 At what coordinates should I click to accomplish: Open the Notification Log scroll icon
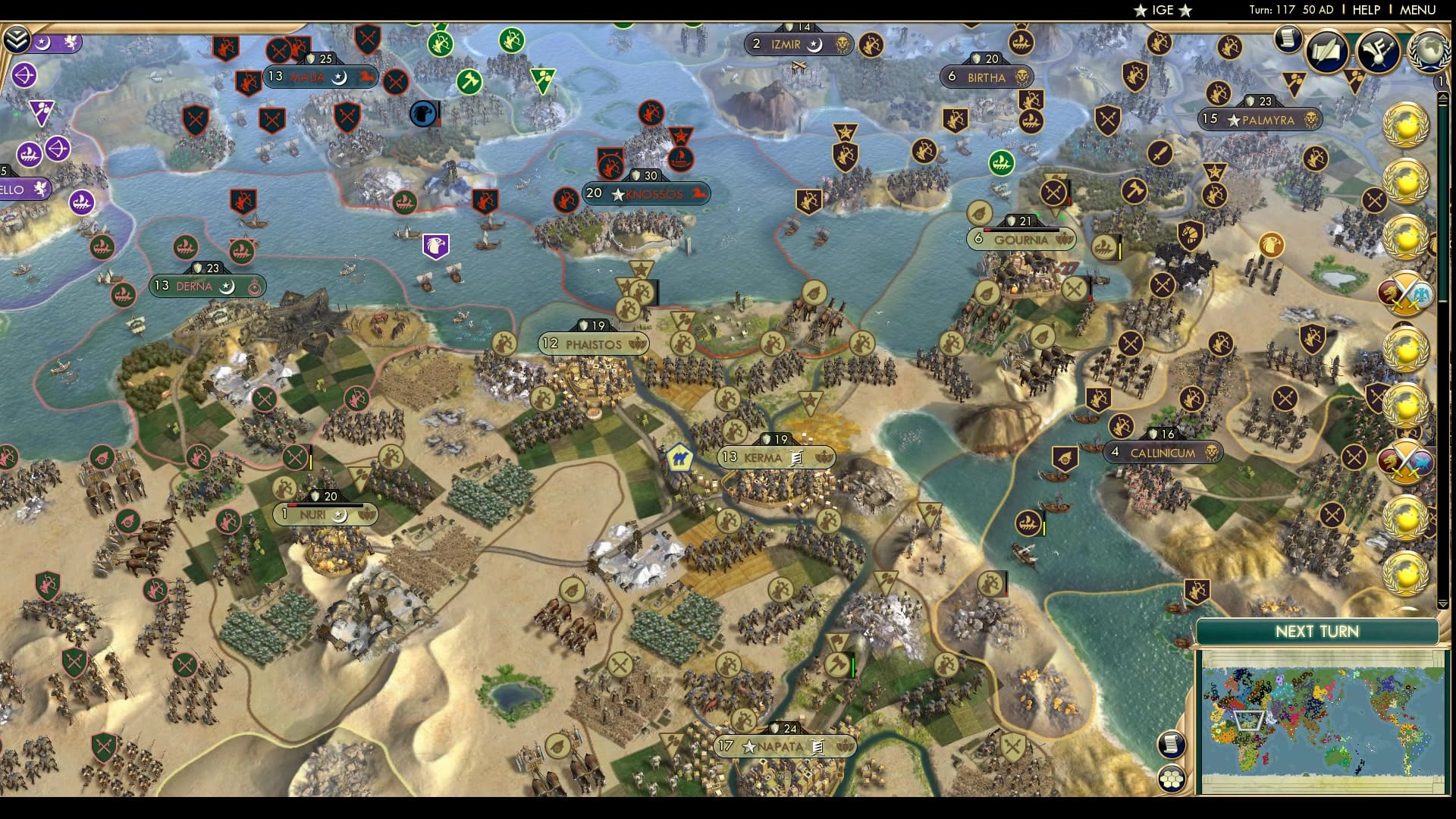click(x=1288, y=38)
